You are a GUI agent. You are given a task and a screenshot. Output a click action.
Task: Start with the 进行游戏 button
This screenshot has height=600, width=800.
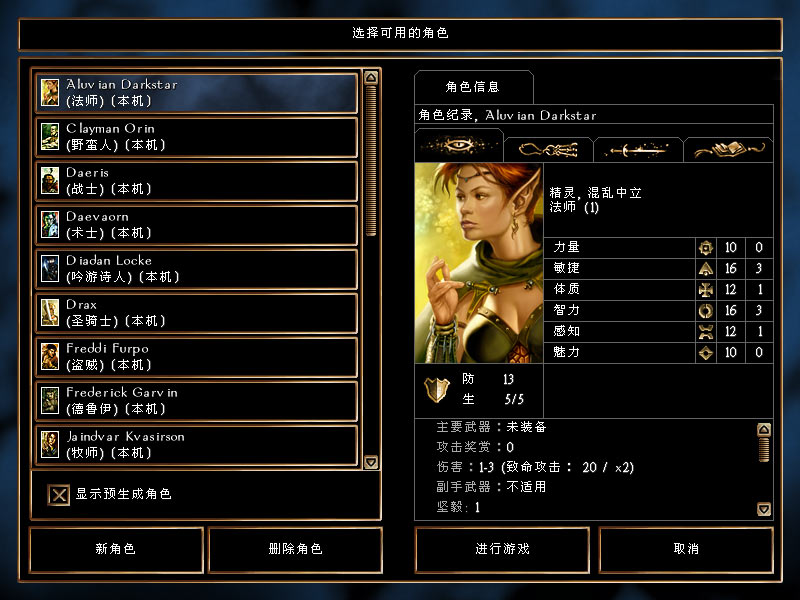(503, 549)
